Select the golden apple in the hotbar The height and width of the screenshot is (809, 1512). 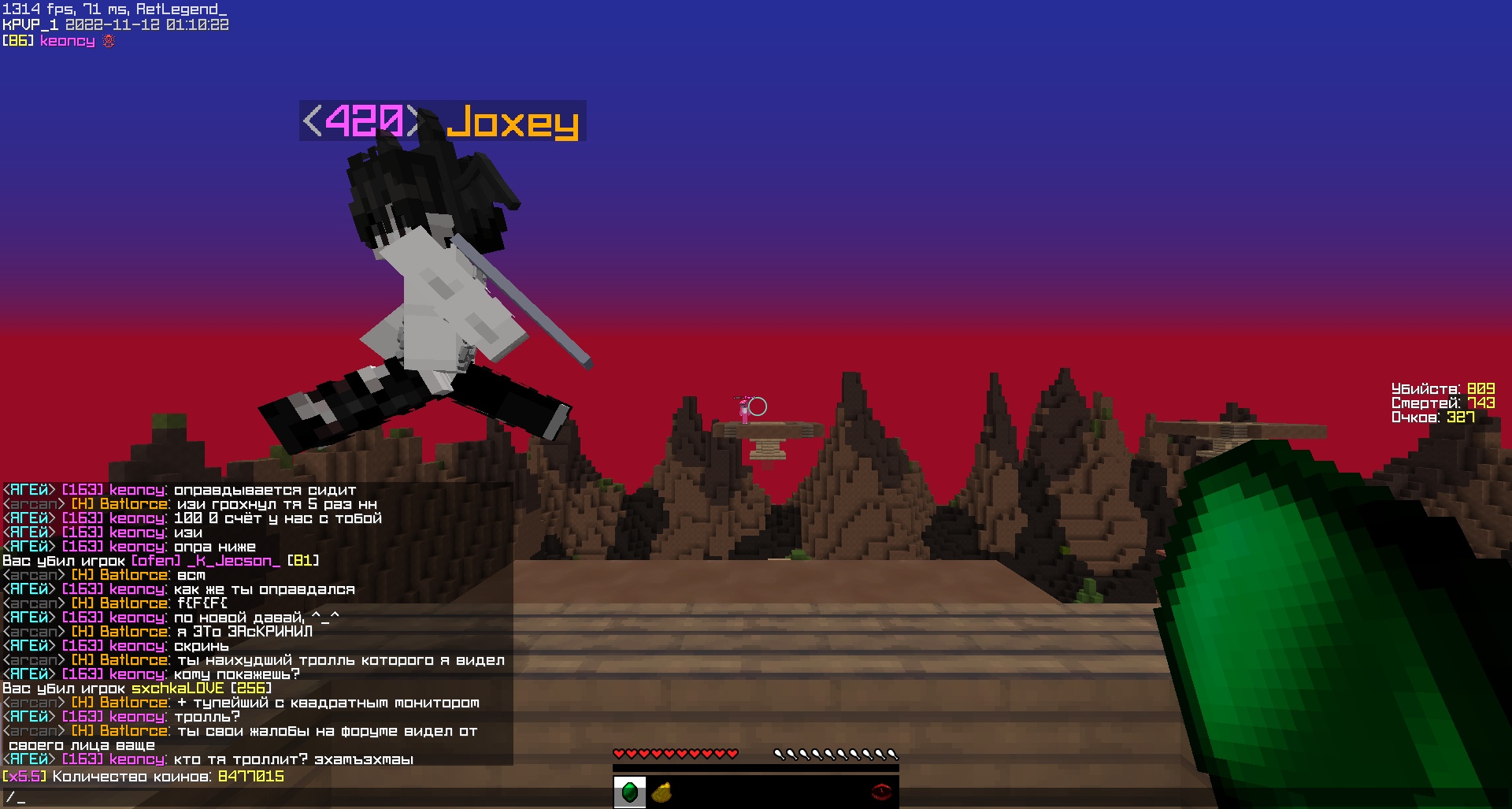661,792
